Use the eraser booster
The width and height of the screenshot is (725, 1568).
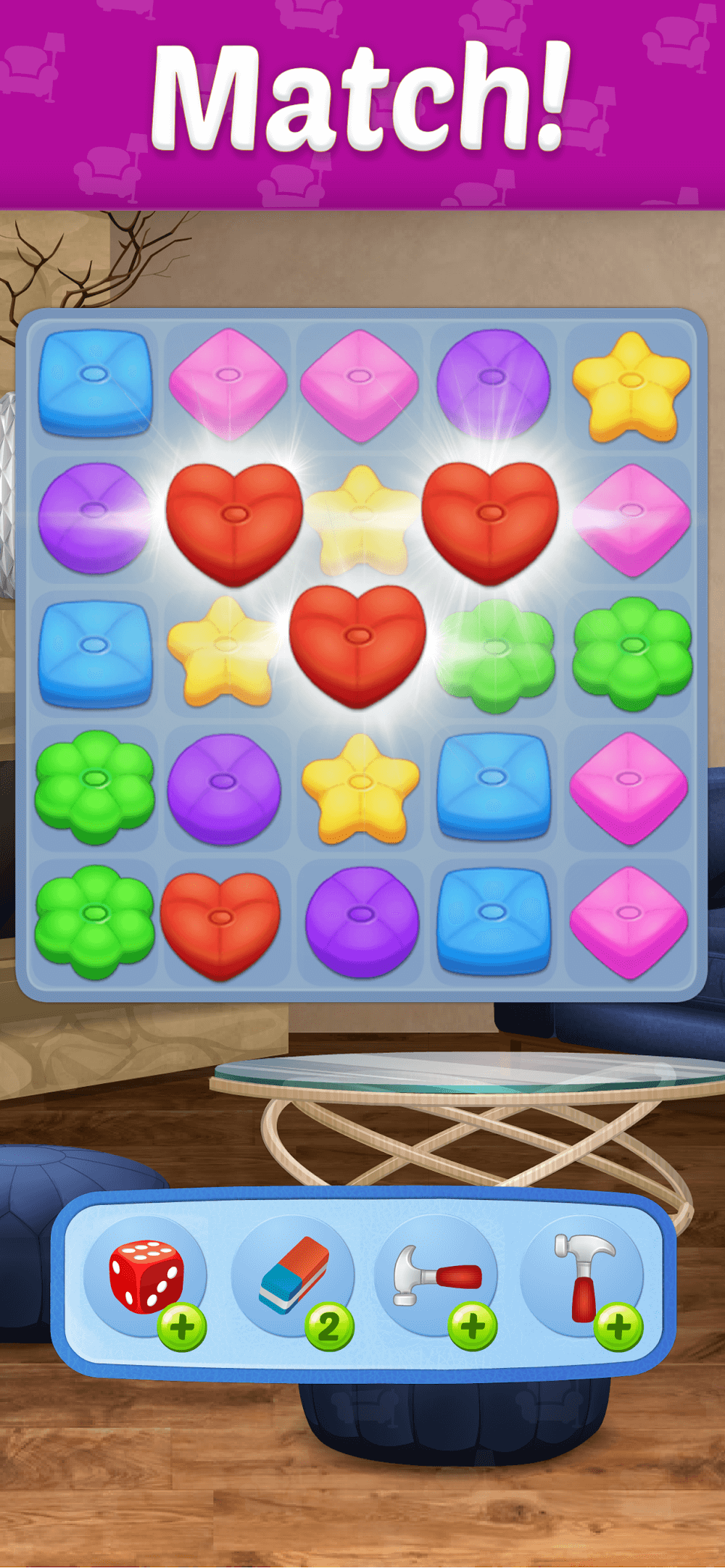[x=294, y=1274]
